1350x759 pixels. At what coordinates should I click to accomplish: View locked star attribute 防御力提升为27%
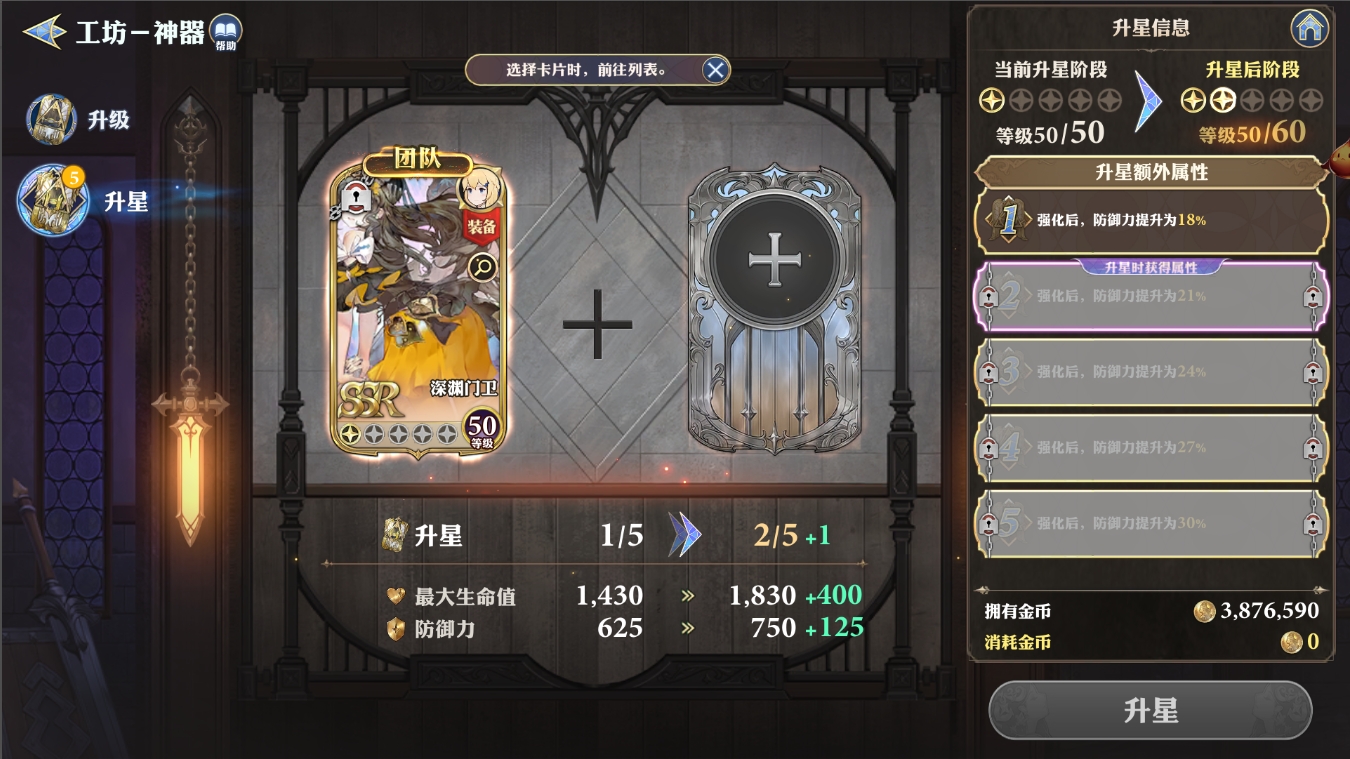(1151, 447)
